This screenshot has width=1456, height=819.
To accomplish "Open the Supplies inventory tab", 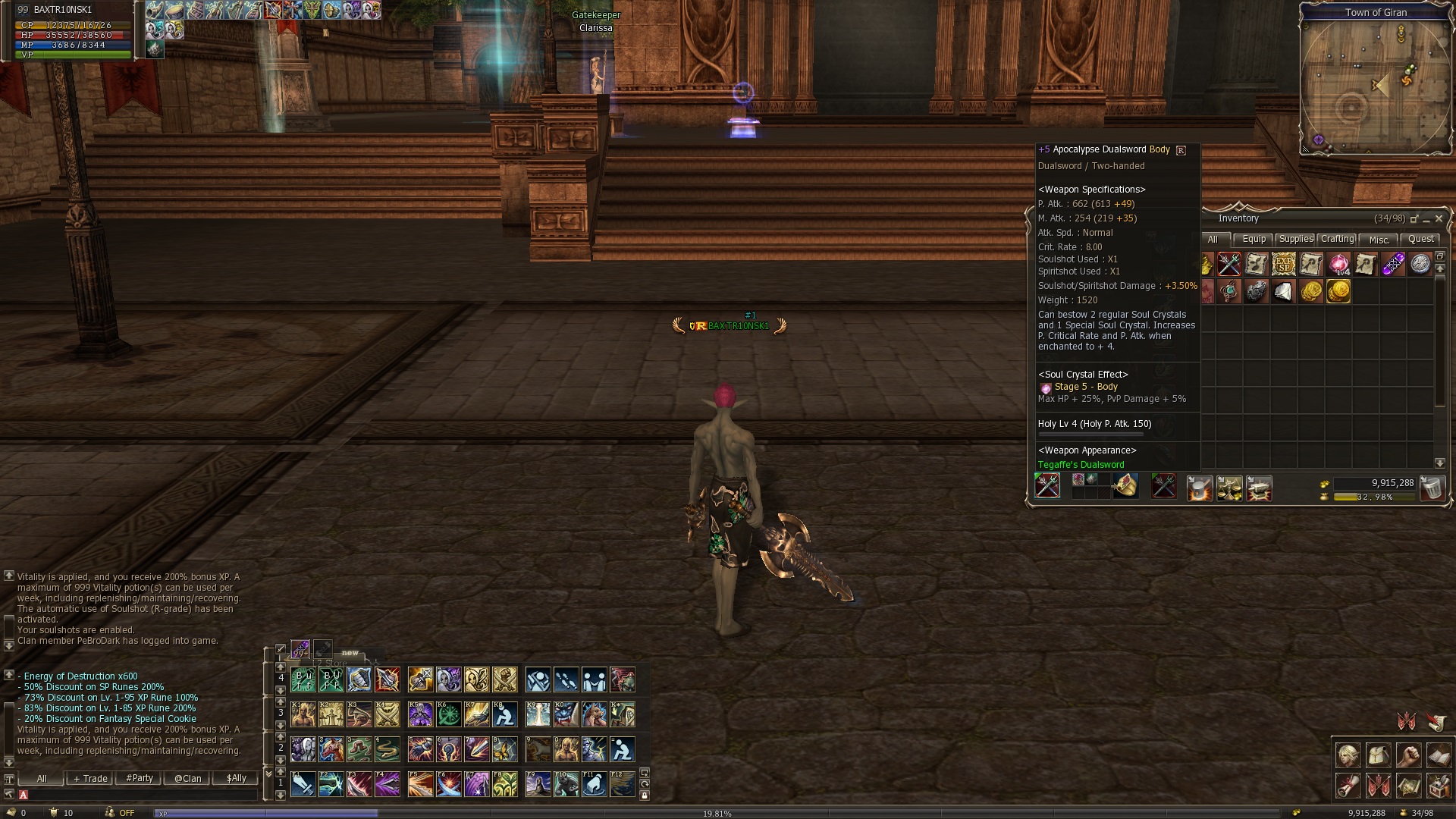I will pos(1295,239).
